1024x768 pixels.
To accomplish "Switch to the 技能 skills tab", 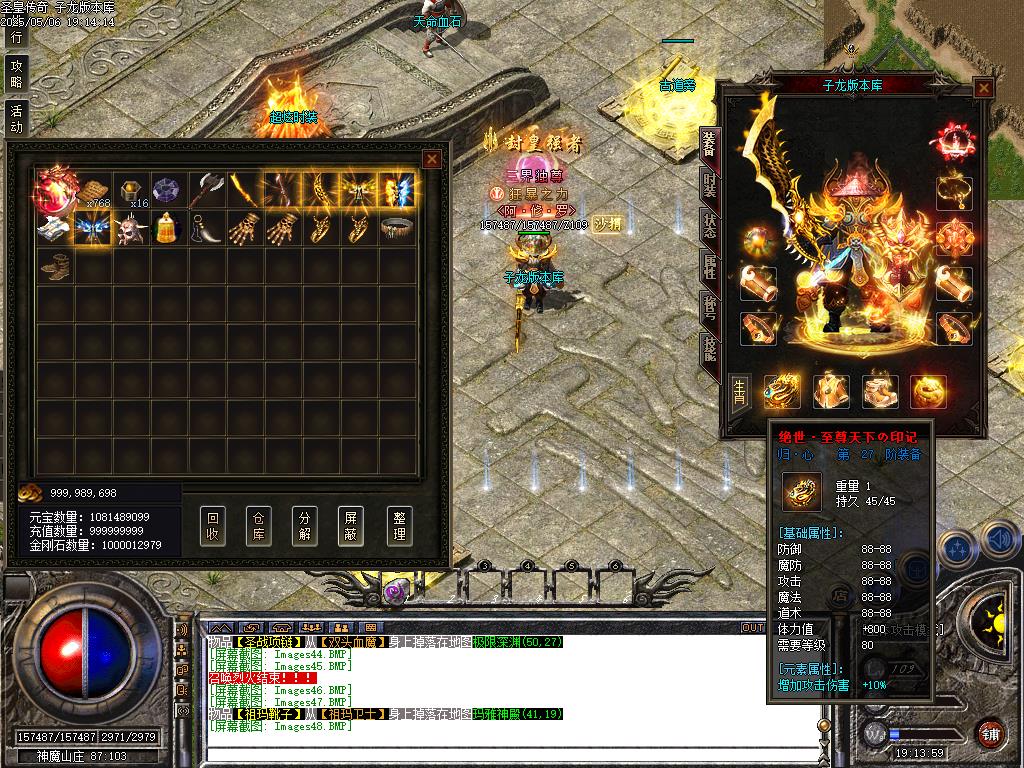I will click(x=709, y=347).
